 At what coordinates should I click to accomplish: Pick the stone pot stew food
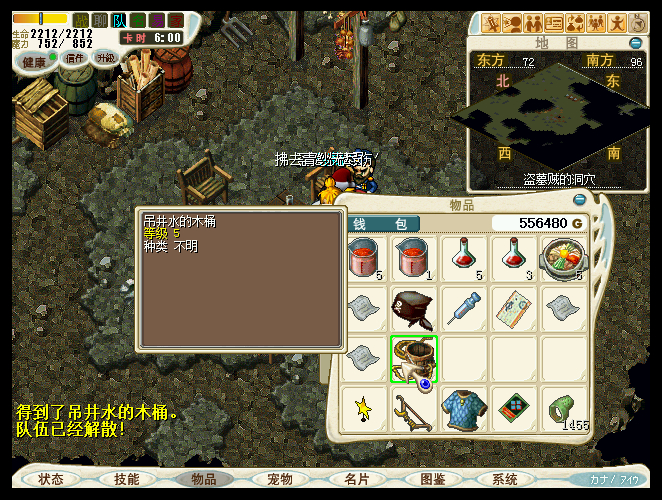[564, 258]
